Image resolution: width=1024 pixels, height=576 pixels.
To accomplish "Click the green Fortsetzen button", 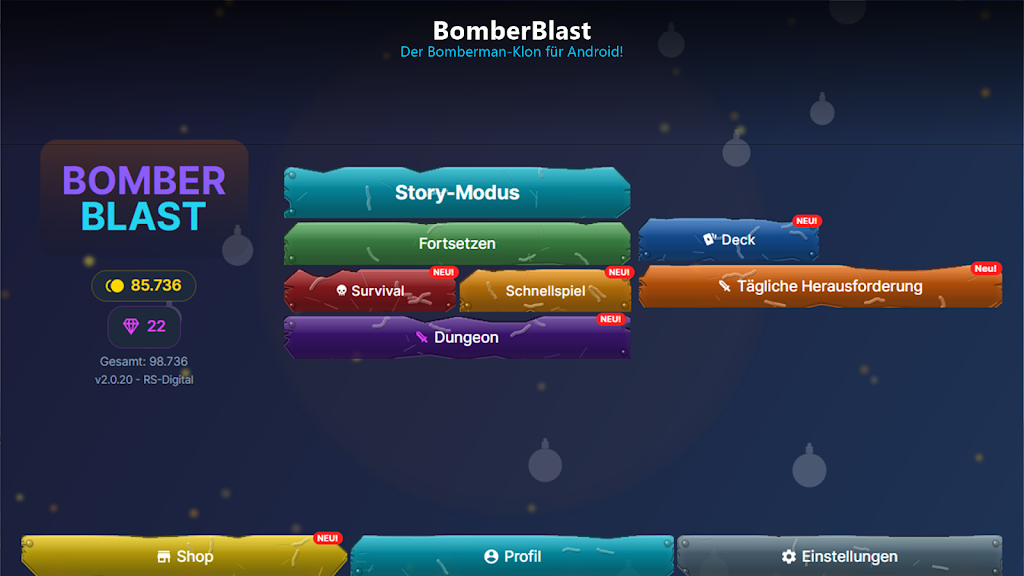I will (x=457, y=243).
